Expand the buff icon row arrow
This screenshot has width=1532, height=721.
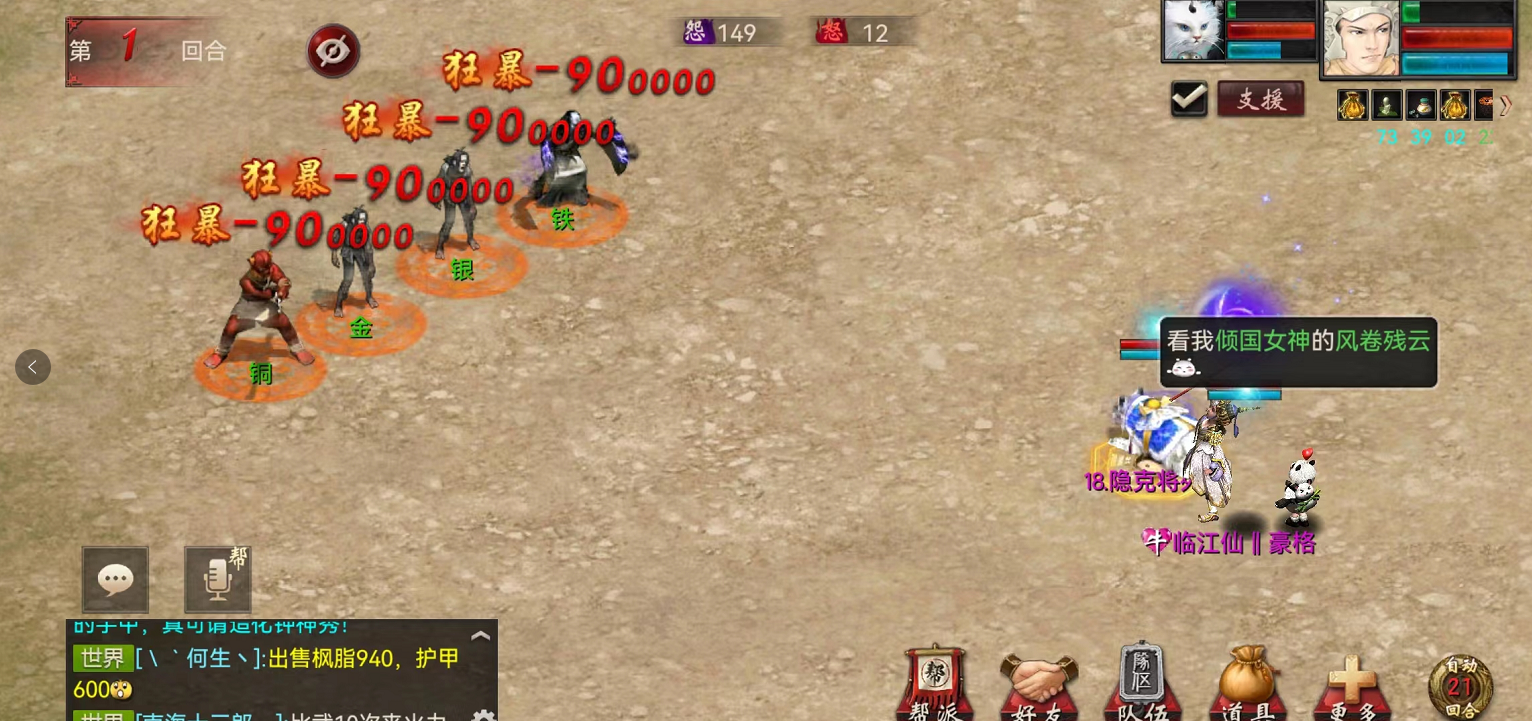(x=1506, y=105)
